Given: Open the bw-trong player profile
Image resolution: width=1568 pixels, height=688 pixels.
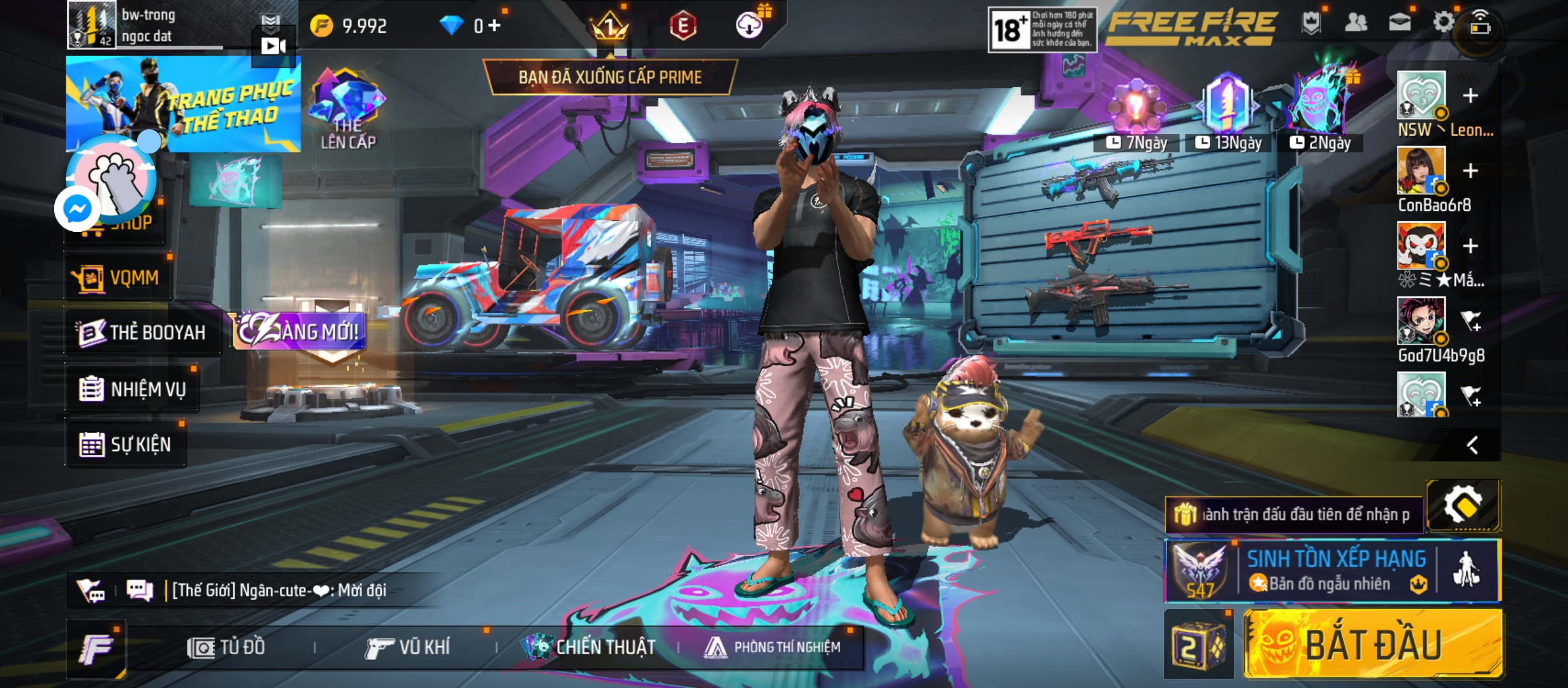Looking at the screenshot, I should (147, 25).
